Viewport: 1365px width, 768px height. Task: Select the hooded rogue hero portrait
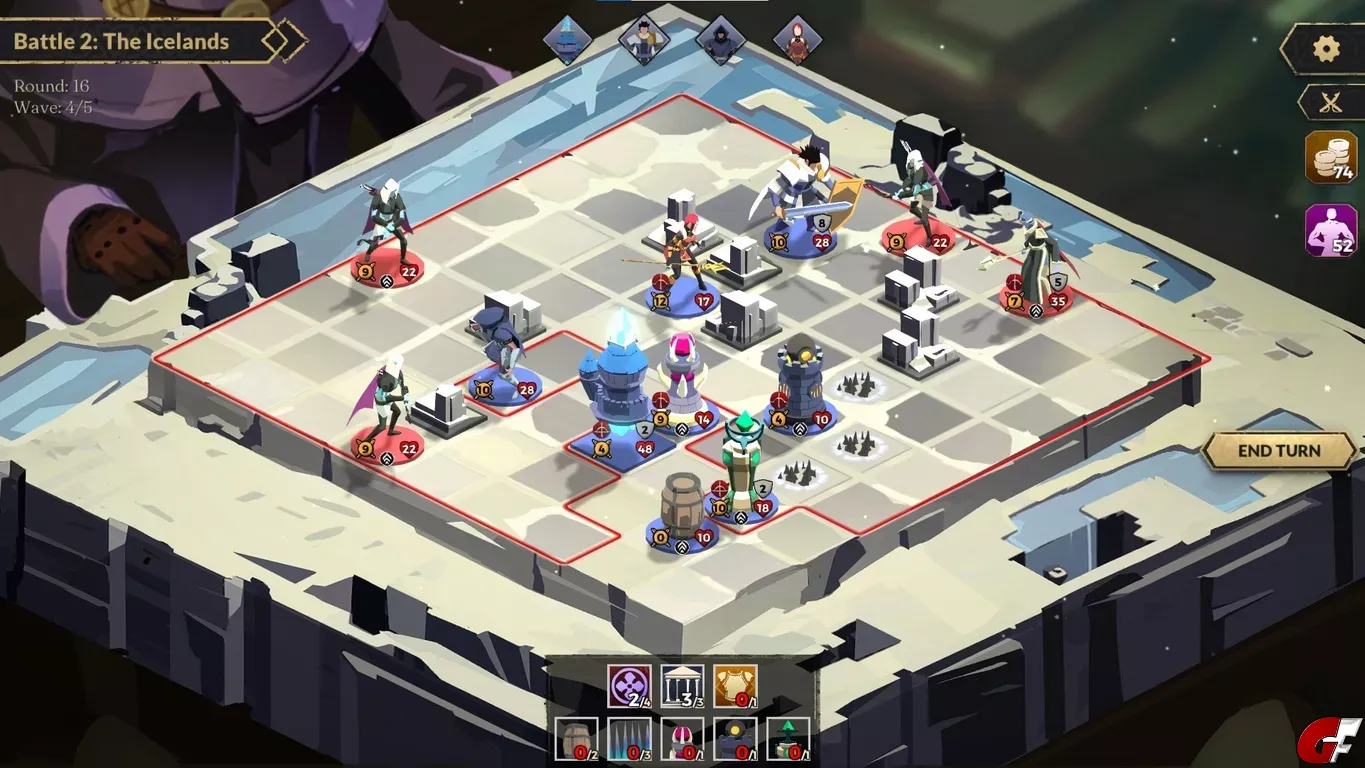(x=720, y=41)
